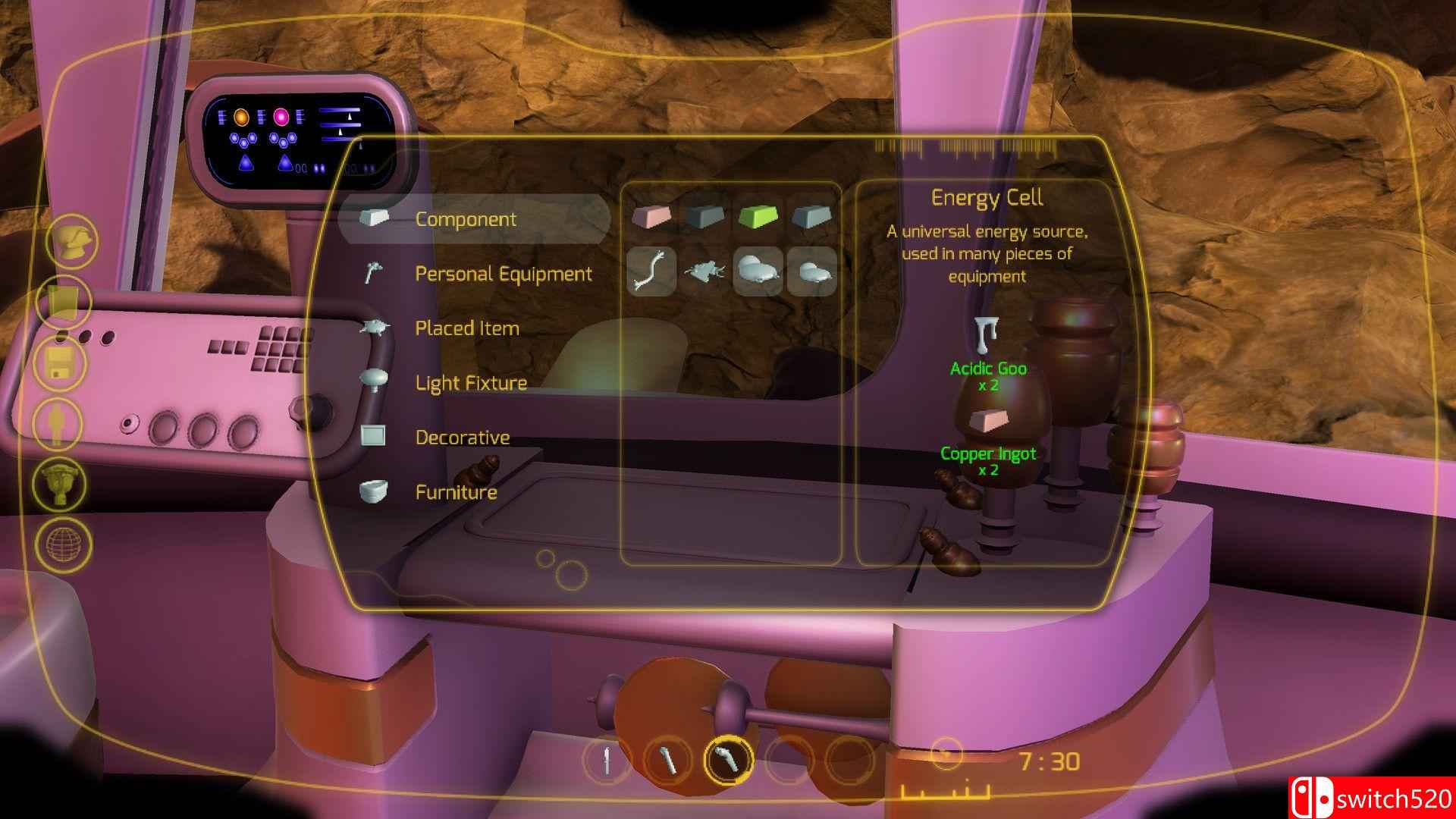Open the Light Fixture category
This screenshot has width=1456, height=819.
[470, 383]
